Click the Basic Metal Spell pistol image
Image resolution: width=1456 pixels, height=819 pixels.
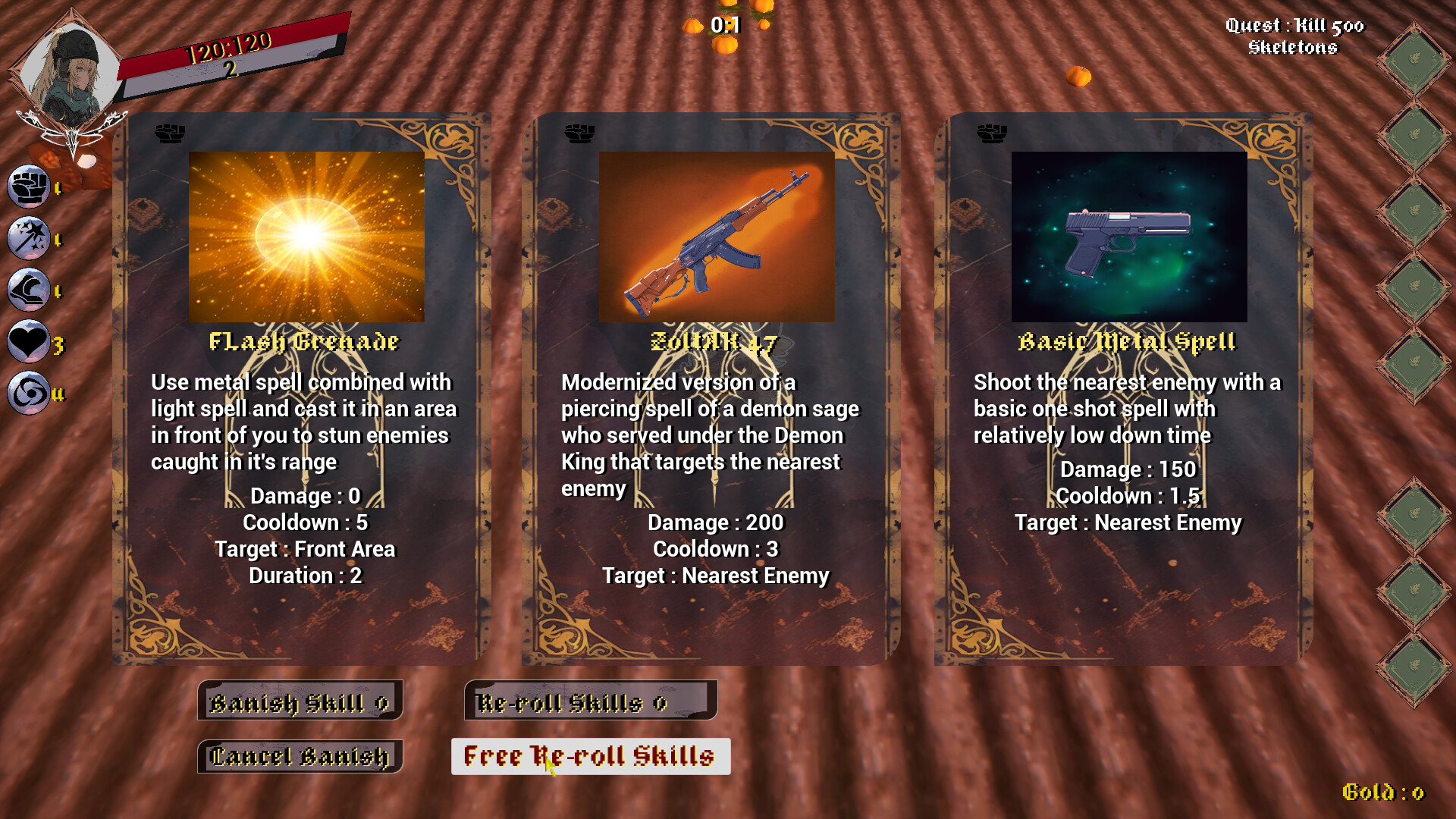[1128, 236]
